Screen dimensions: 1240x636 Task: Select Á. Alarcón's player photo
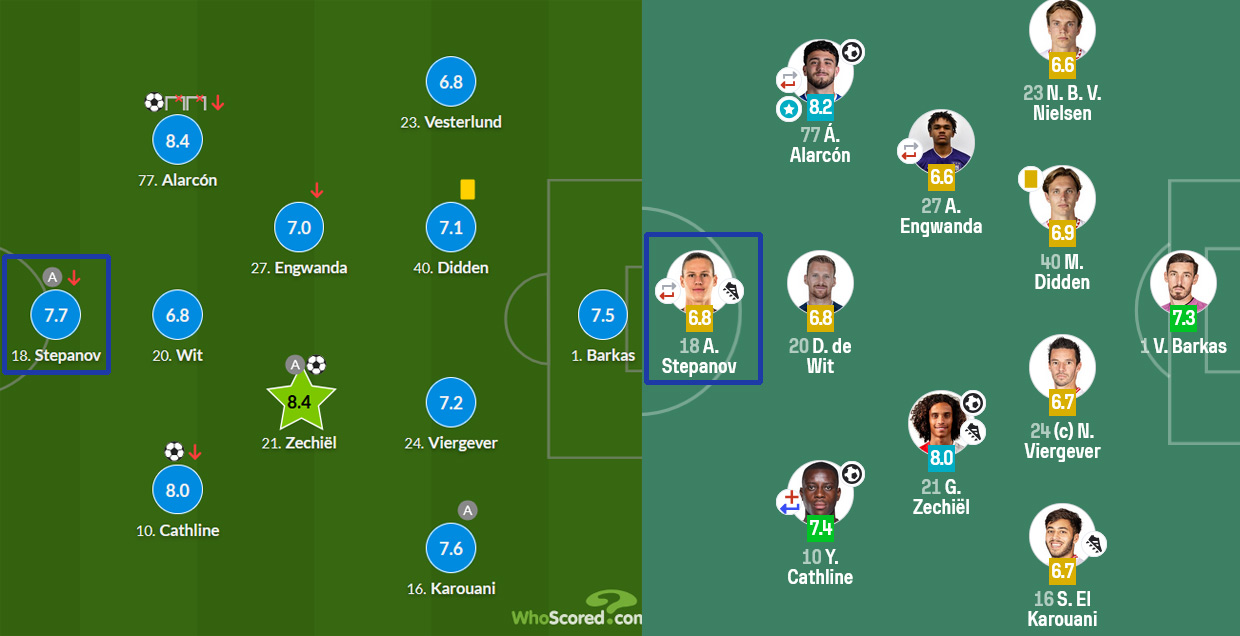(820, 70)
